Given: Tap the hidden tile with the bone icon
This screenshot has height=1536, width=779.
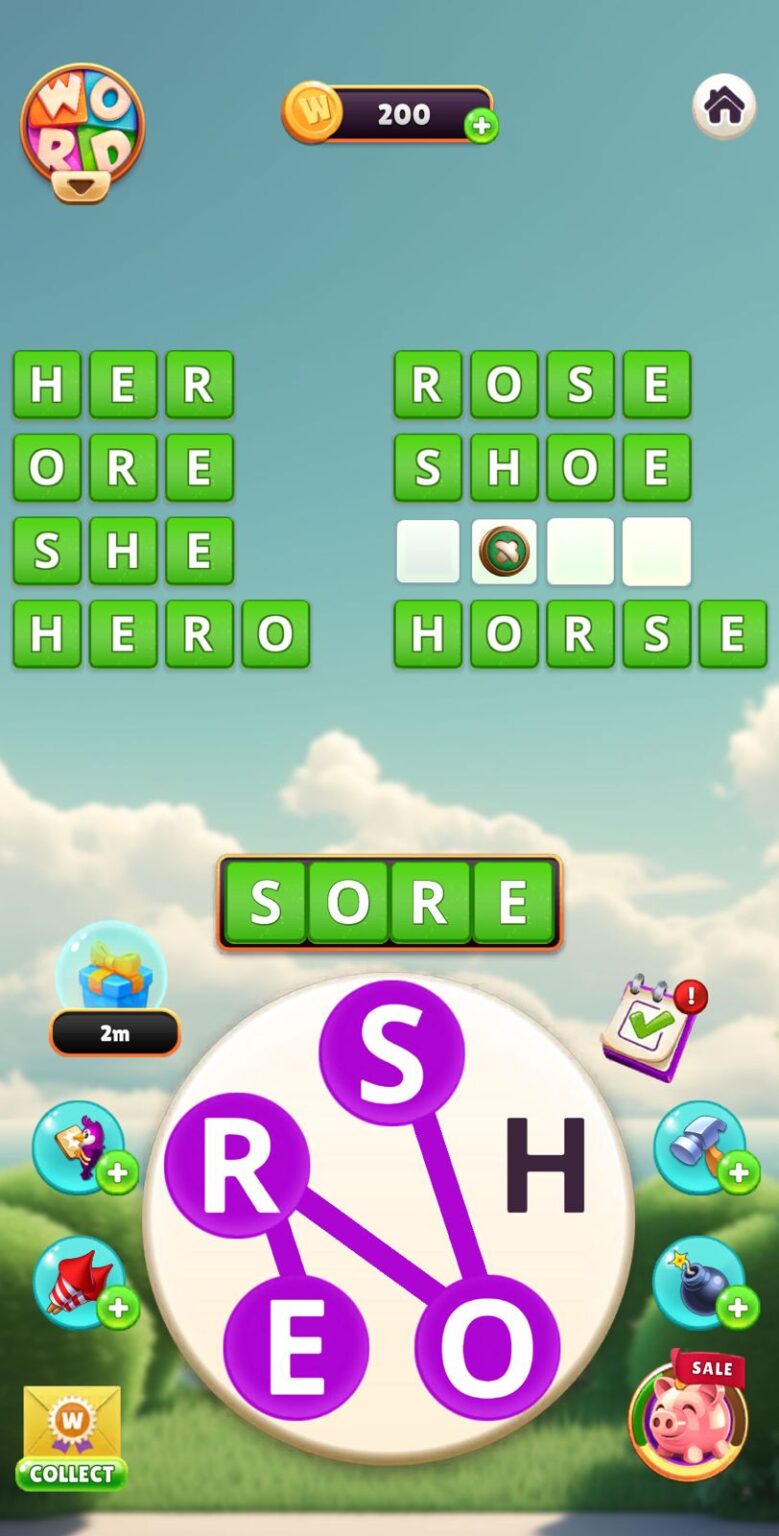Looking at the screenshot, I should tap(504, 551).
